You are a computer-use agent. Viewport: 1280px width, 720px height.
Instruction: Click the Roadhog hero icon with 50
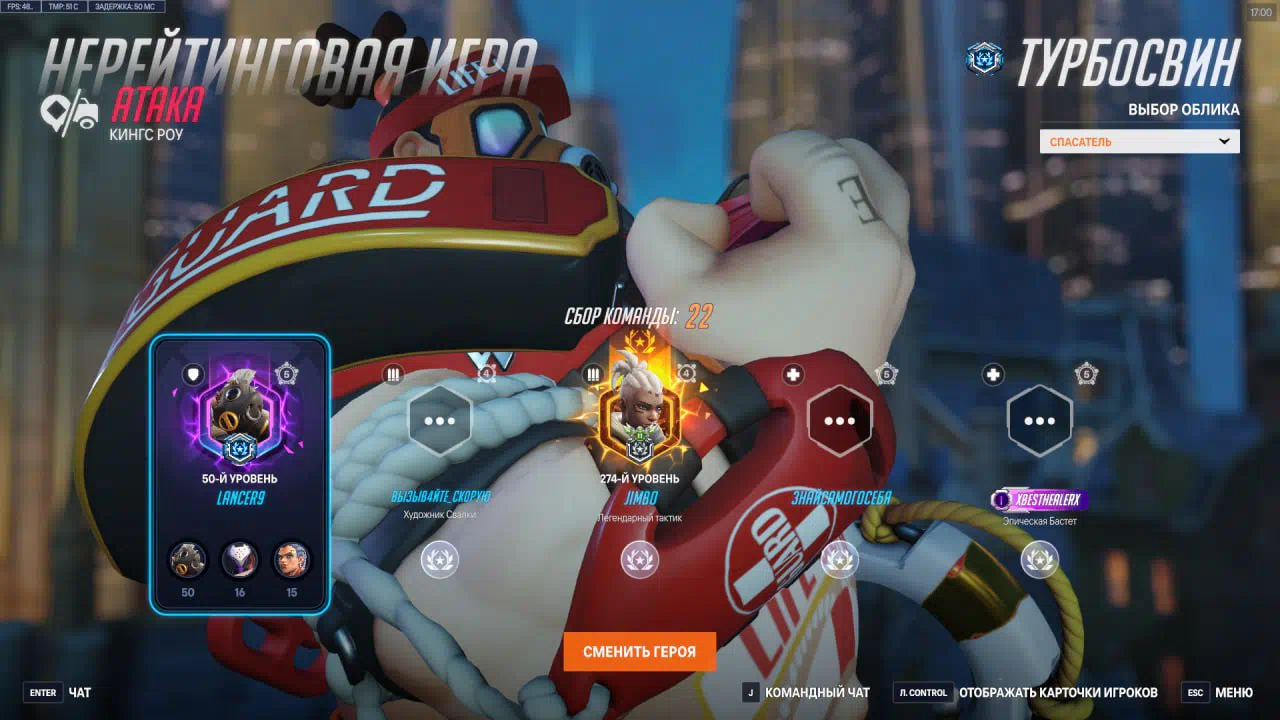coord(187,560)
